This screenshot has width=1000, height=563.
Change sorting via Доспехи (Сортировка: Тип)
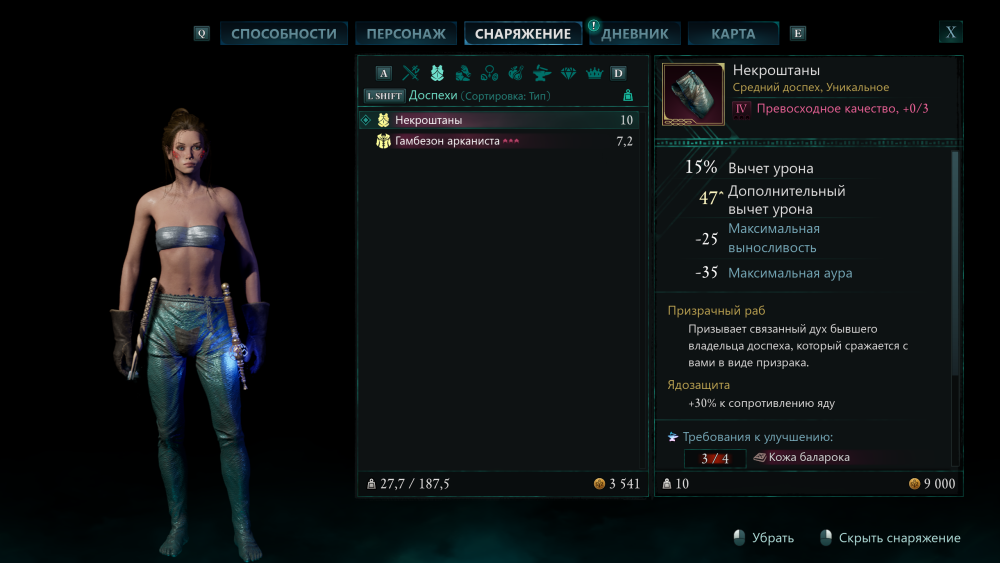pyautogui.click(x=479, y=96)
